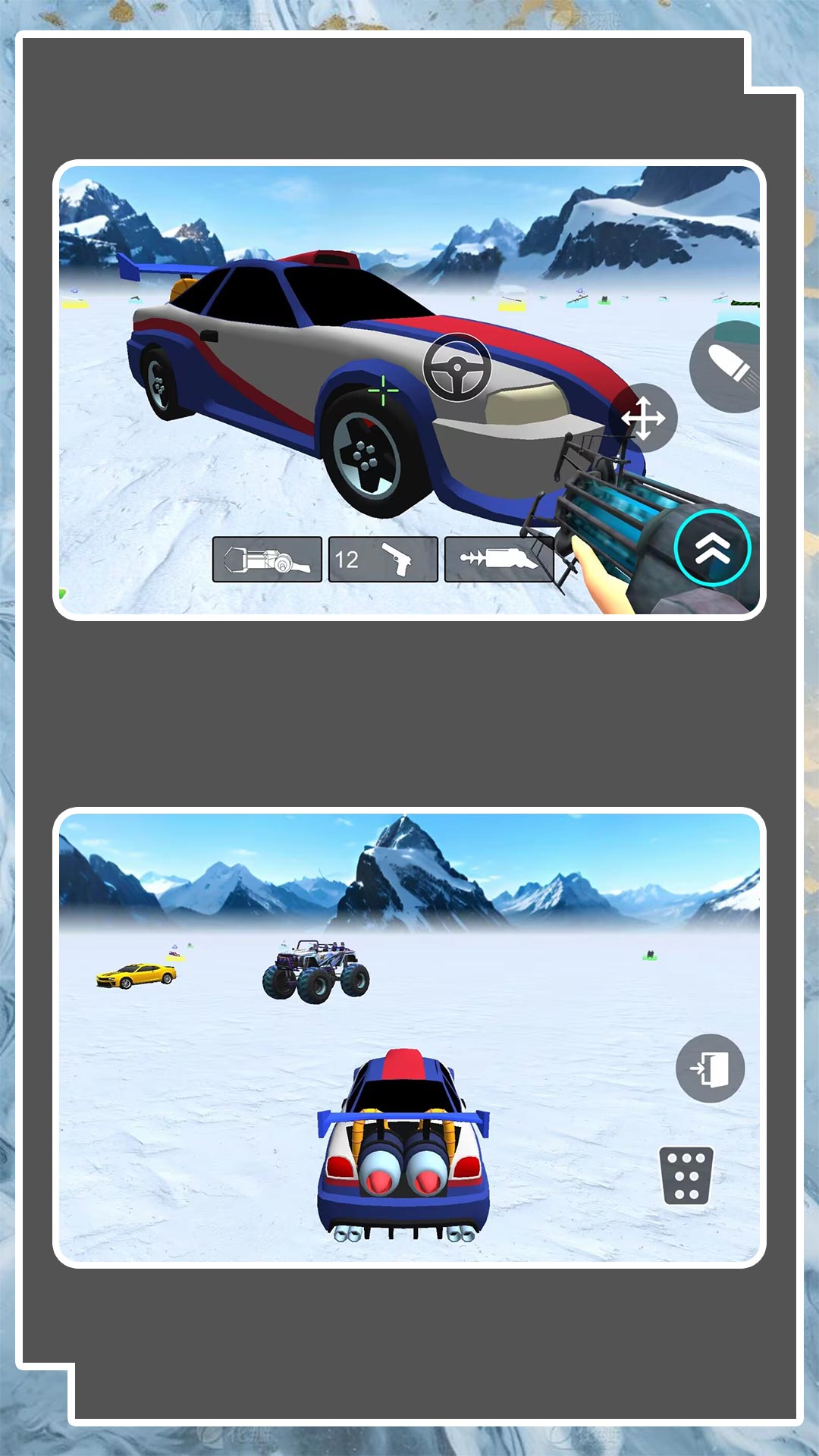Tap the steering wheel drive icon
The width and height of the screenshot is (819, 1456).
pos(457,368)
